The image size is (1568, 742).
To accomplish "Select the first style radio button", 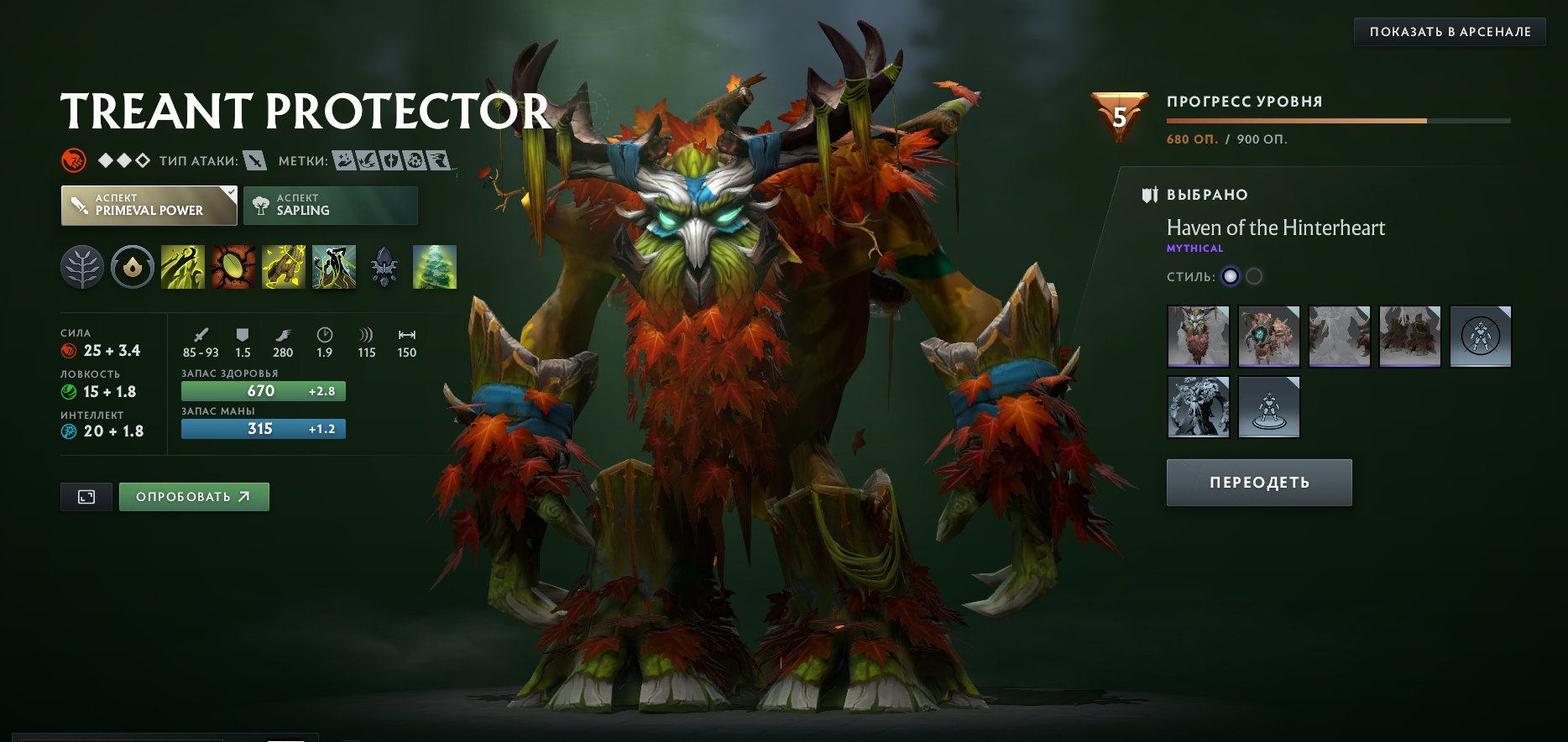I will (1229, 274).
